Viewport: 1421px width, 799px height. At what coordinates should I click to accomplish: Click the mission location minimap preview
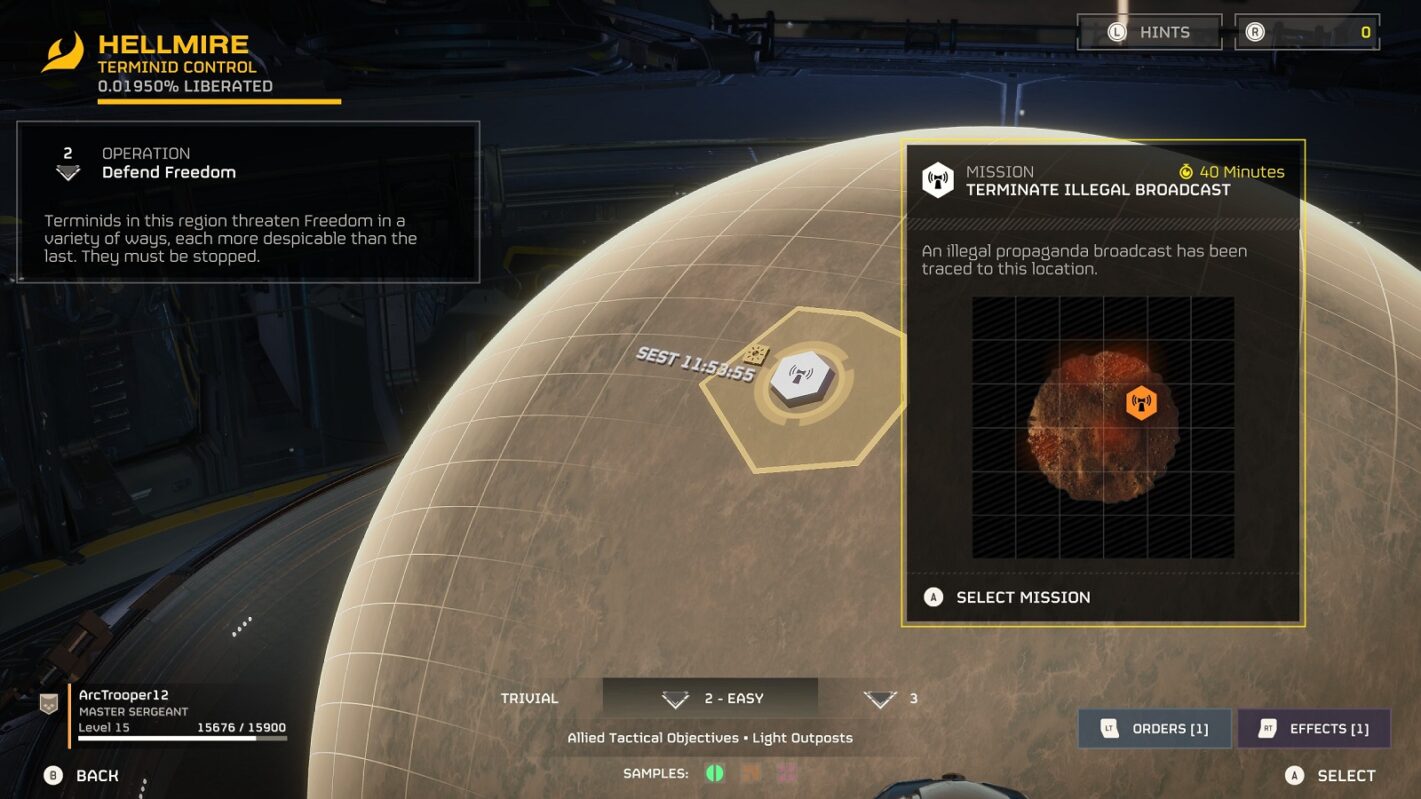click(1102, 427)
